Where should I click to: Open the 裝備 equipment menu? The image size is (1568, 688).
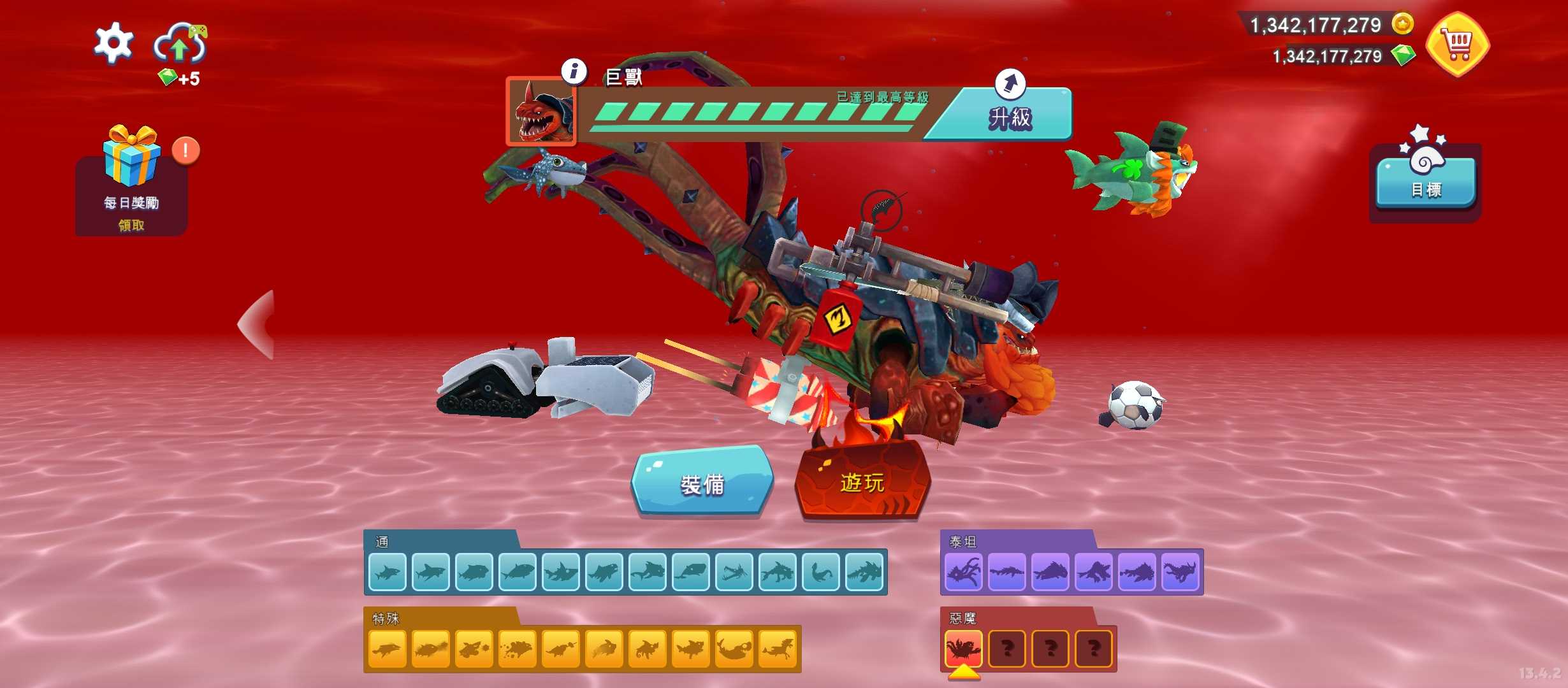(702, 482)
